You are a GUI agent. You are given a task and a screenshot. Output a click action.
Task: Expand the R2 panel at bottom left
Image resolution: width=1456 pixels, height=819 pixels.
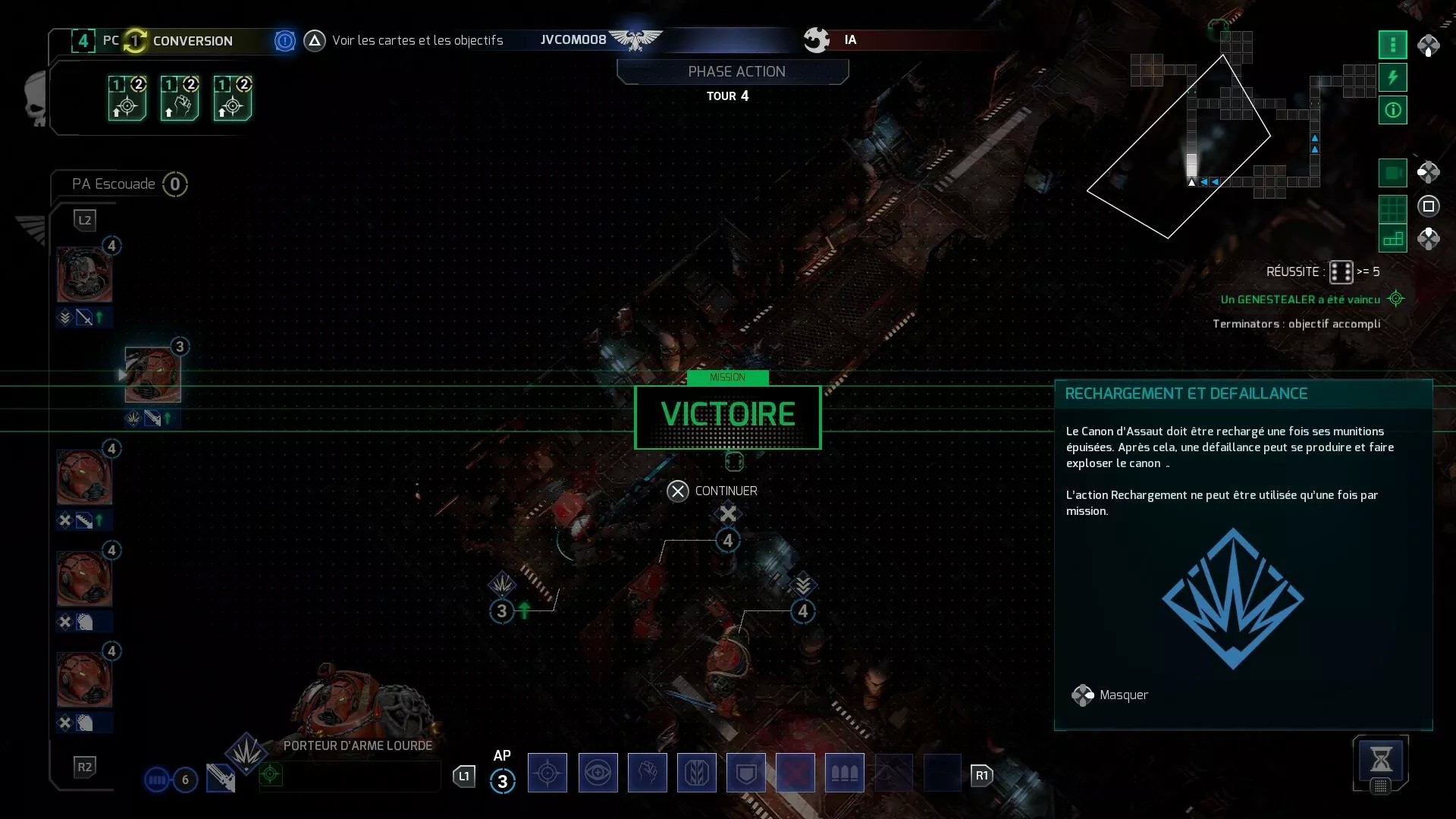[x=85, y=767]
